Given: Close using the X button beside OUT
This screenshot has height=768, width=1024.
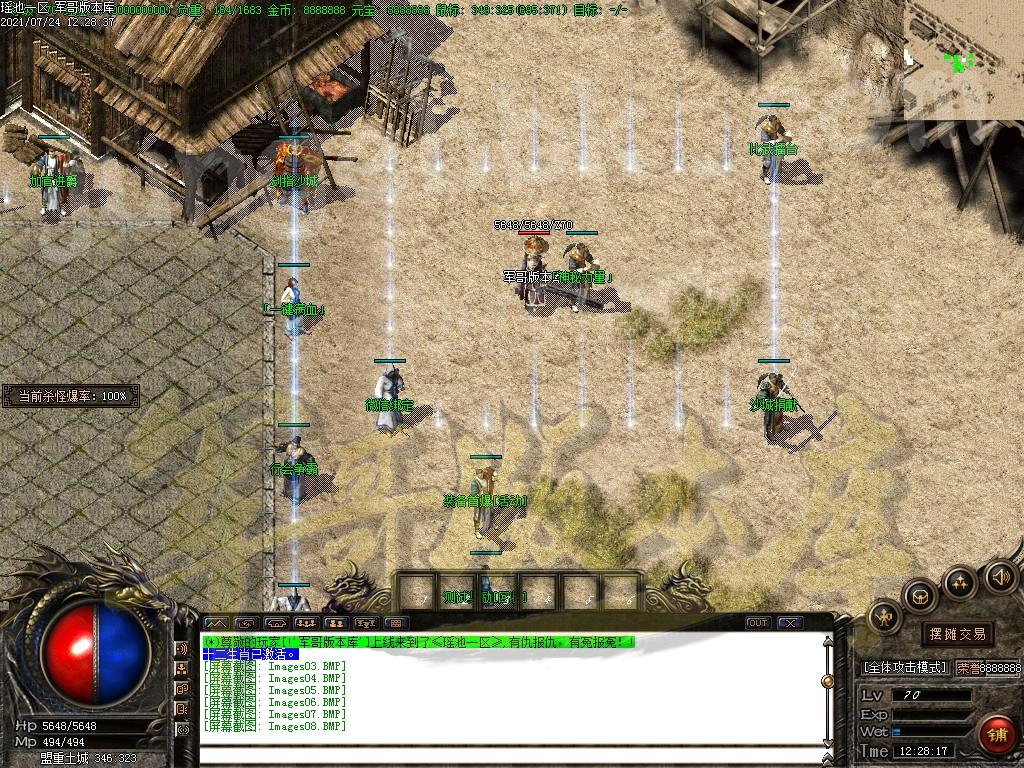Looking at the screenshot, I should point(789,623).
